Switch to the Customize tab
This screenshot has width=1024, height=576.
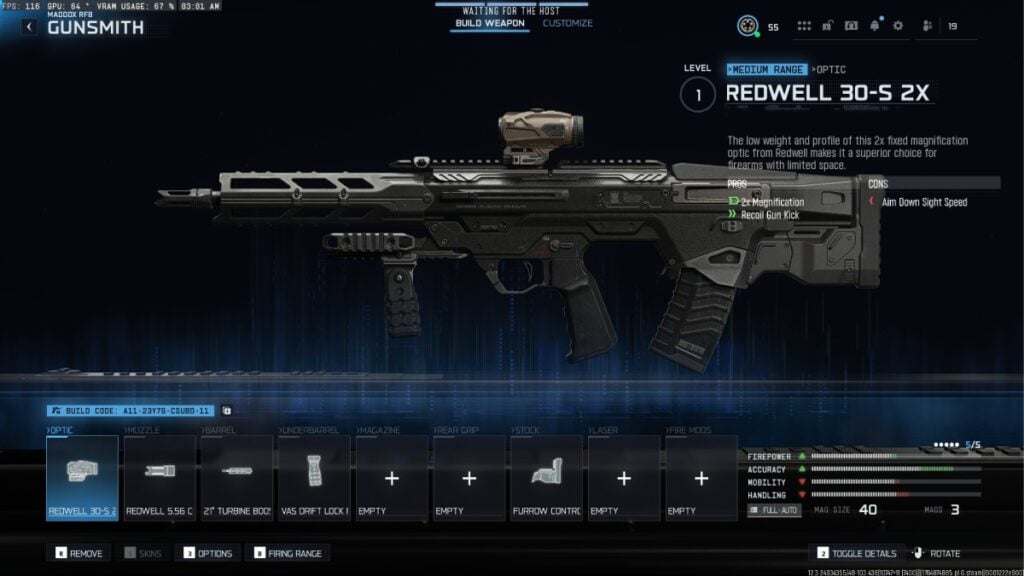[567, 23]
